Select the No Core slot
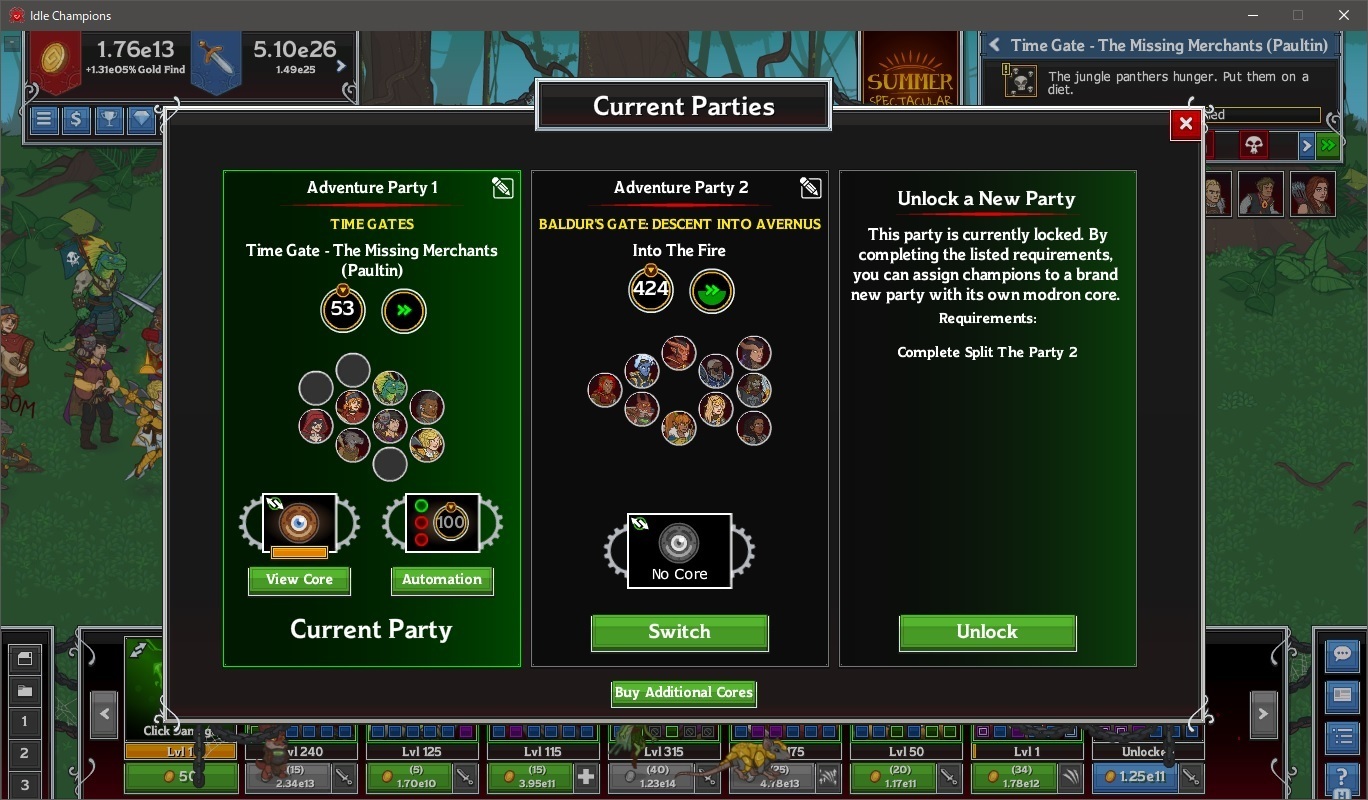Image resolution: width=1368 pixels, height=800 pixels. pos(679,550)
